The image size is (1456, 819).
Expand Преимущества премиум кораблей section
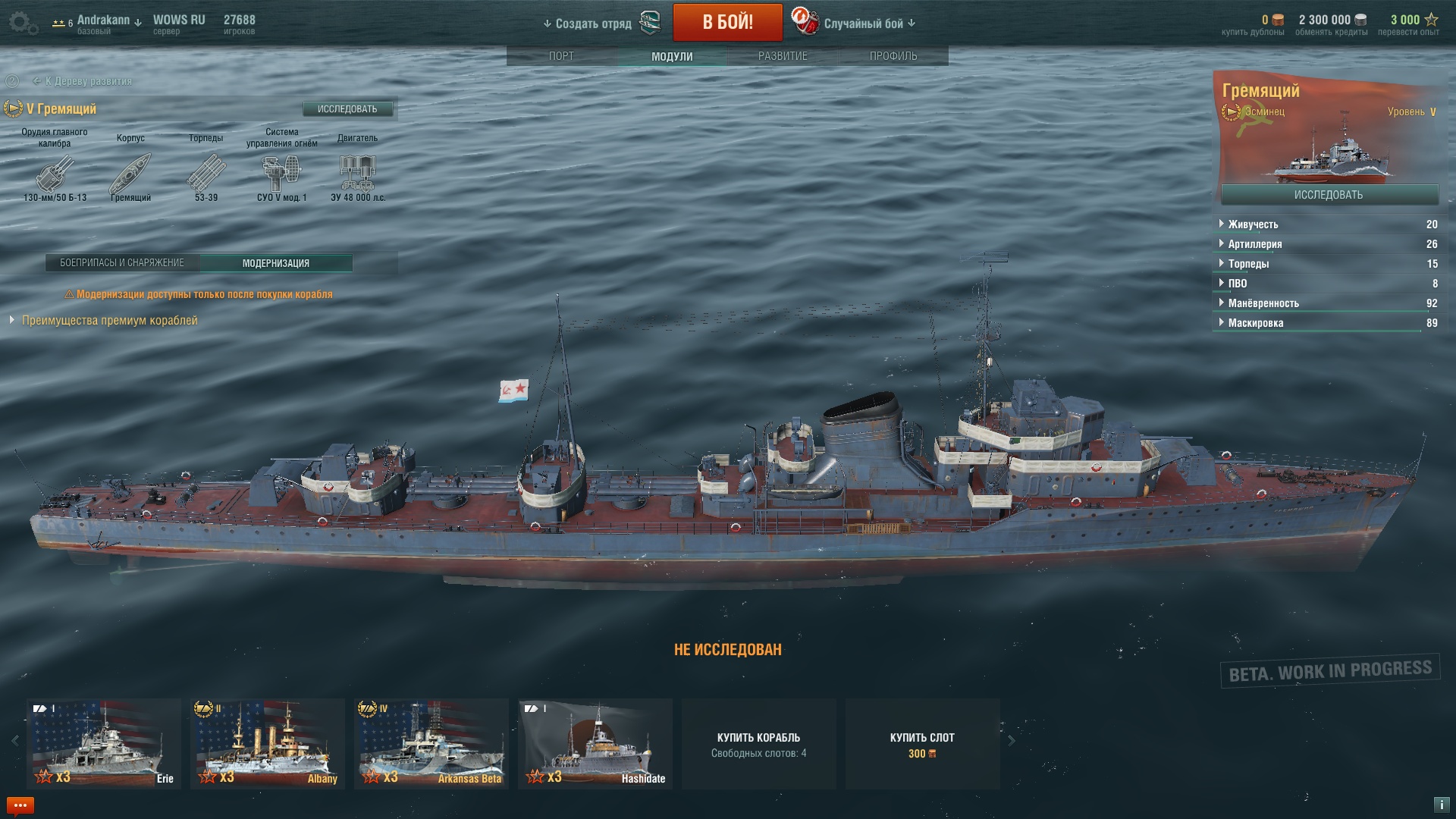pos(109,321)
